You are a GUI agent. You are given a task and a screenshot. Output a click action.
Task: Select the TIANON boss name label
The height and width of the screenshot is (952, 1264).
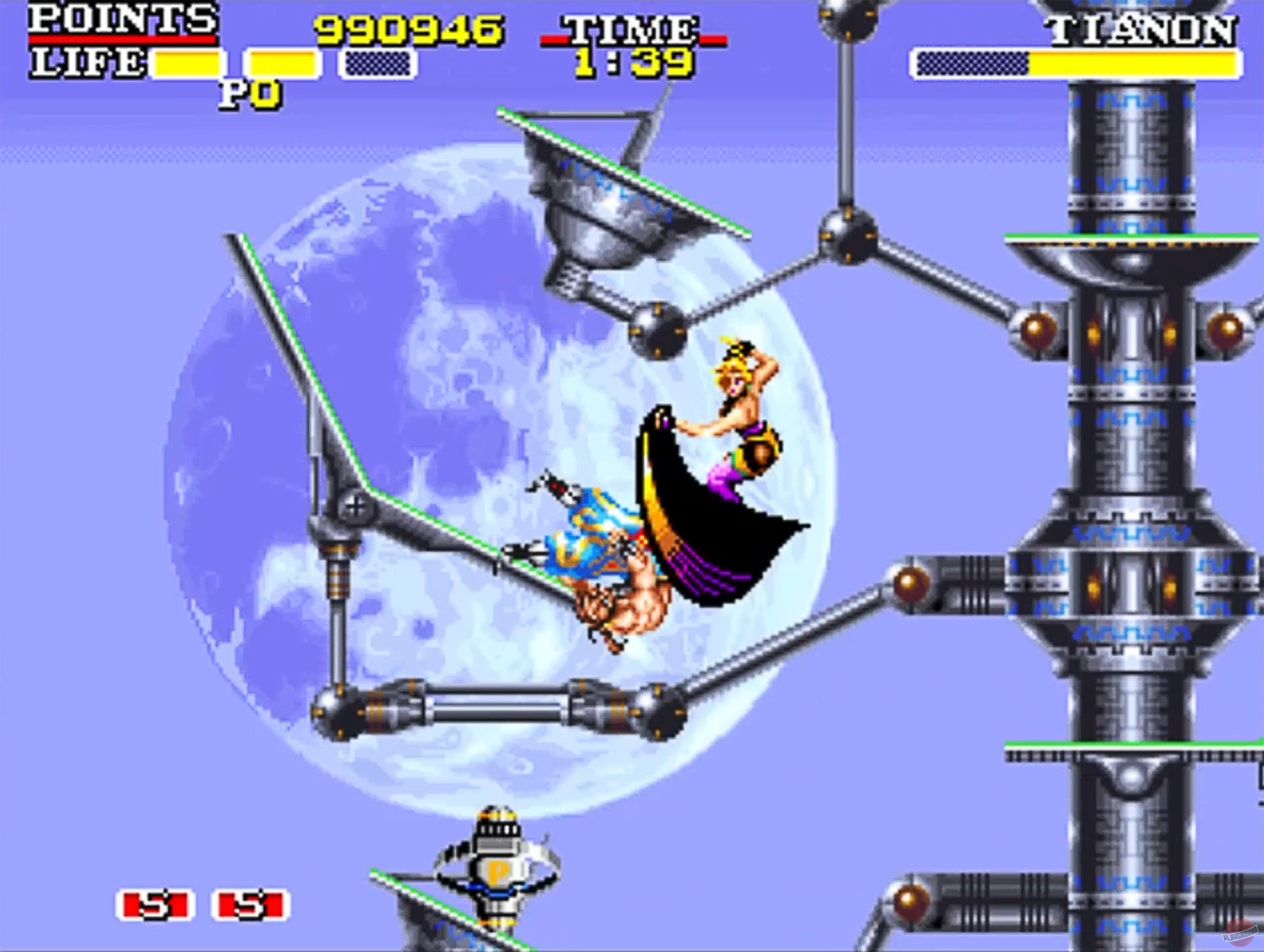(x=1143, y=27)
